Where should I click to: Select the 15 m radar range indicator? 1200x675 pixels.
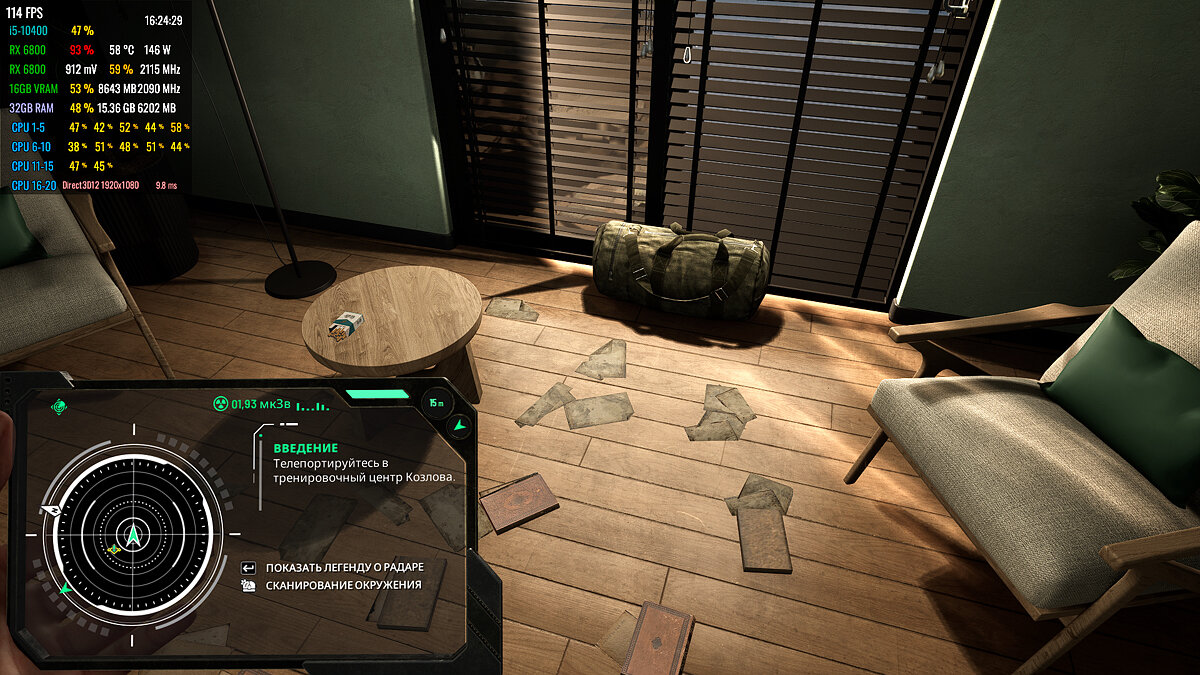[436, 402]
